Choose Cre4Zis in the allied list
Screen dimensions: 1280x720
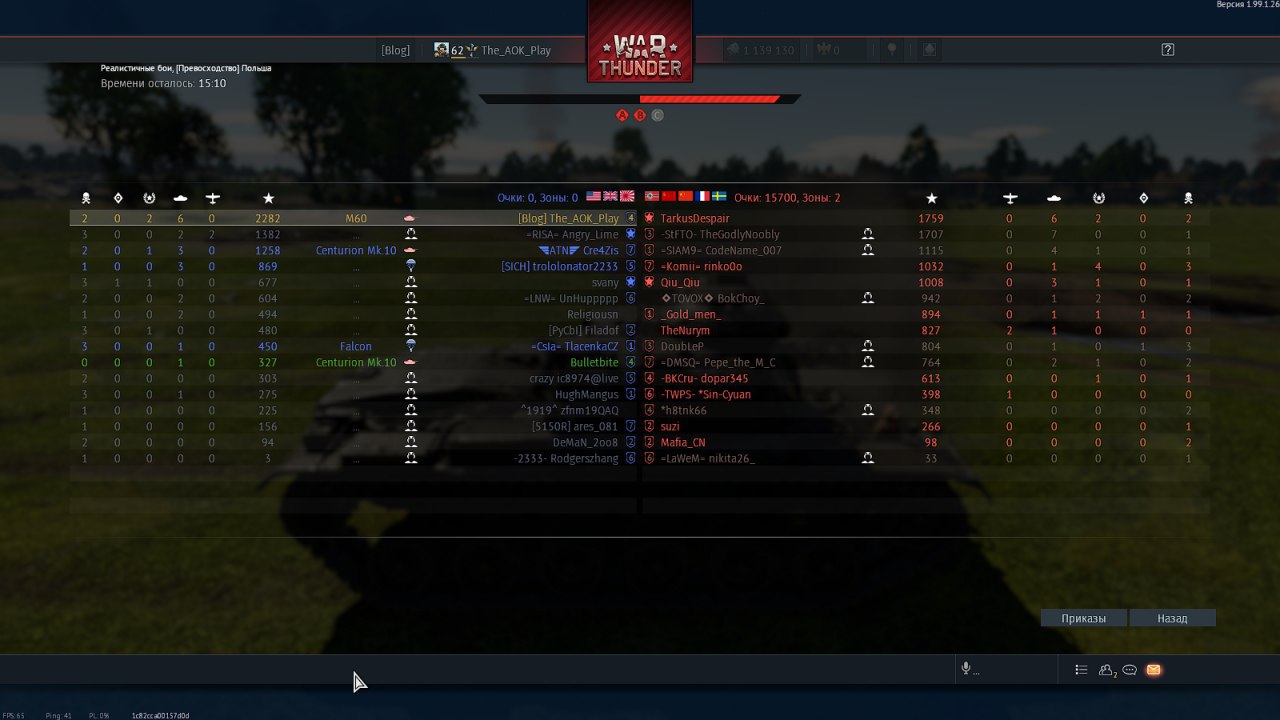coord(600,250)
